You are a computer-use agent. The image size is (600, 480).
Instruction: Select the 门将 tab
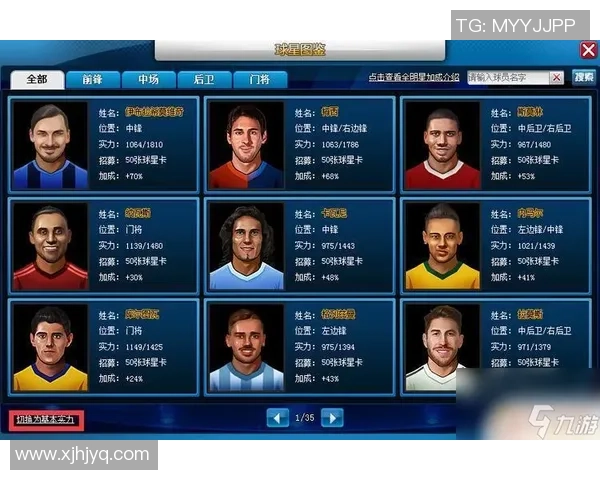tap(259, 80)
